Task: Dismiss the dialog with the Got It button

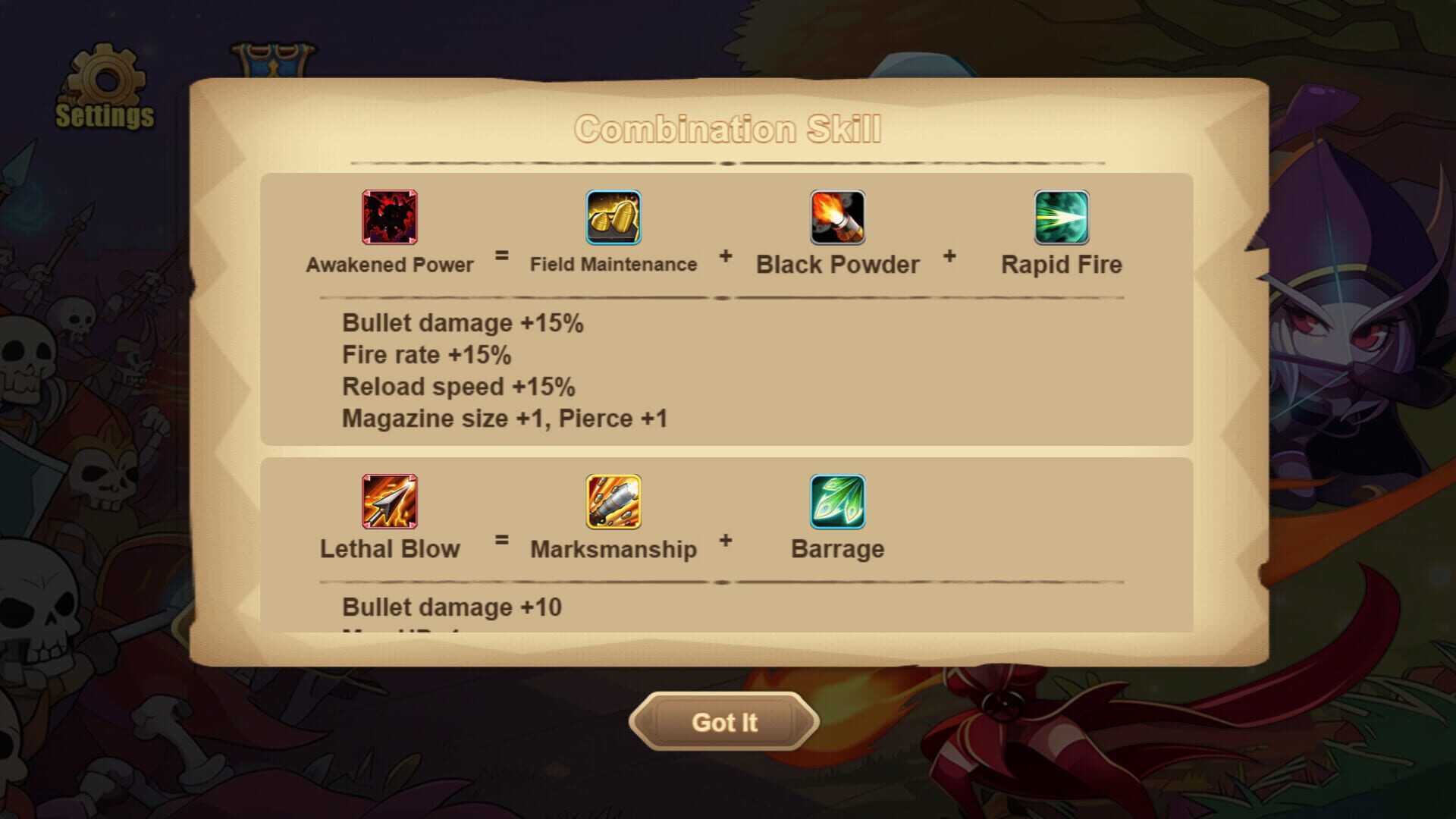Action: tap(723, 722)
